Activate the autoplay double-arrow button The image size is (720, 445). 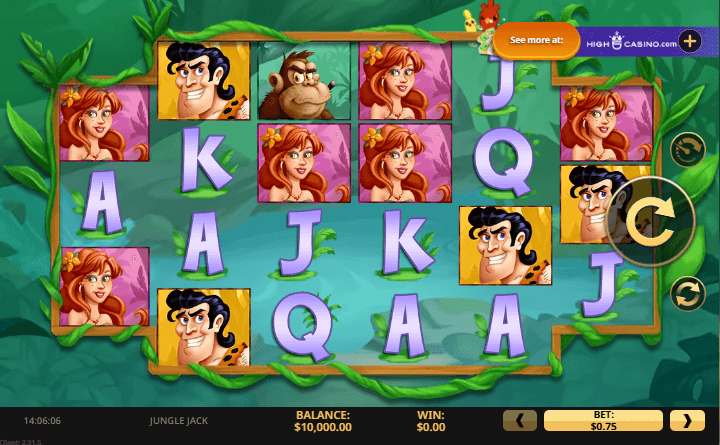click(687, 293)
